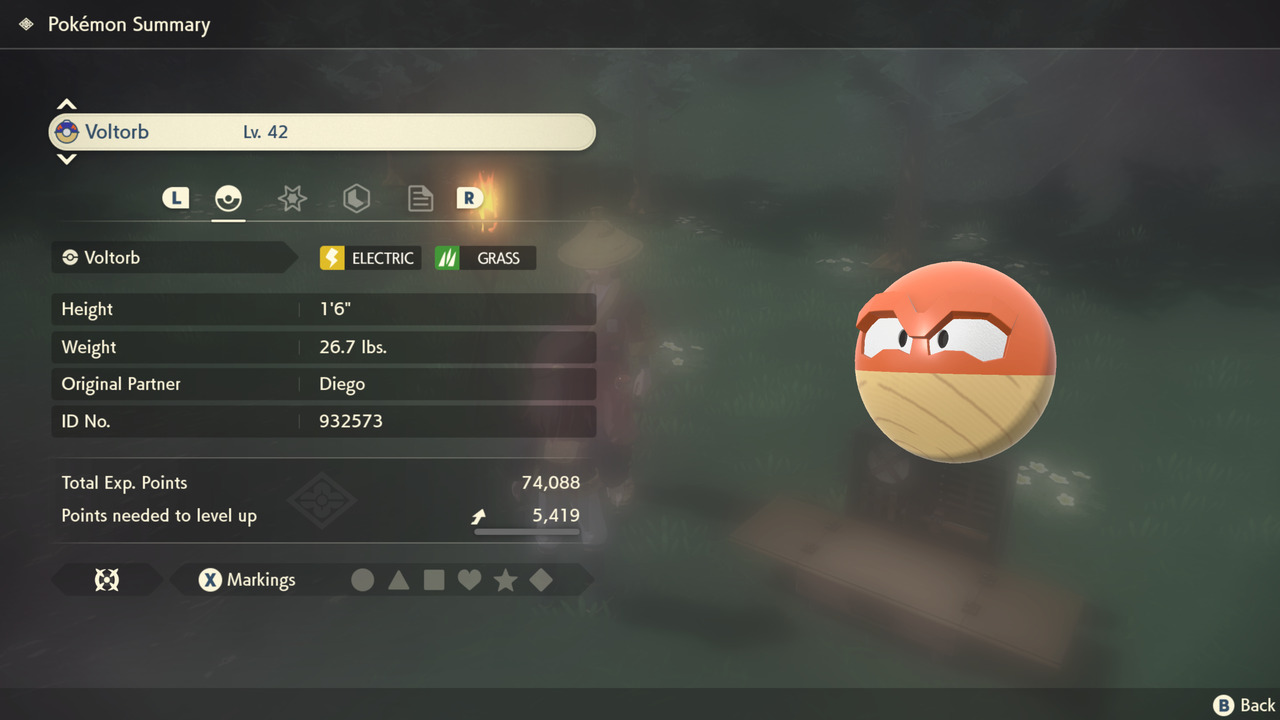The height and width of the screenshot is (720, 1280).
Task: Go Back from the Pokémon Summary
Action: coord(1244,705)
